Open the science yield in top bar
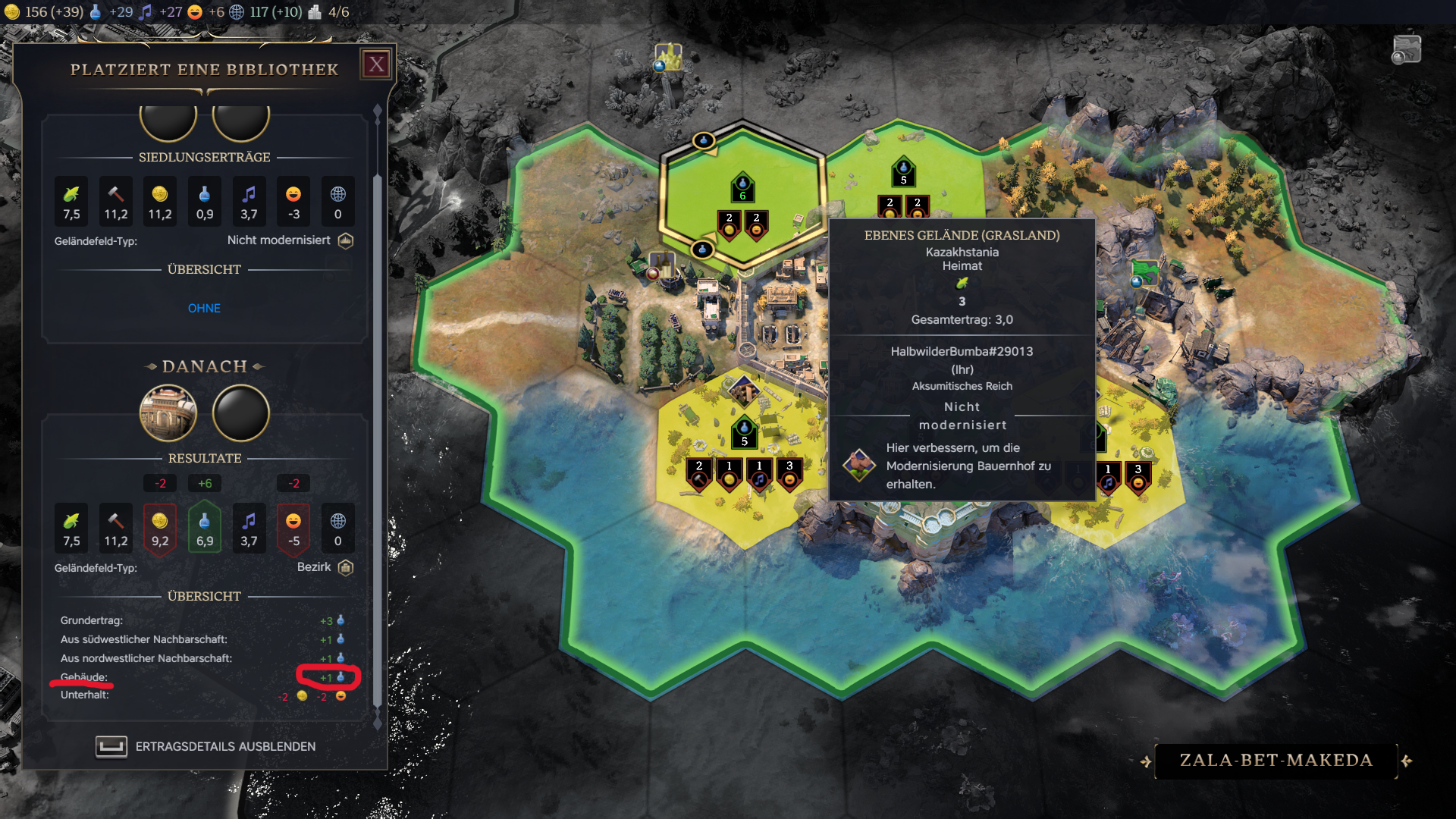The image size is (1456, 819). [x=111, y=12]
